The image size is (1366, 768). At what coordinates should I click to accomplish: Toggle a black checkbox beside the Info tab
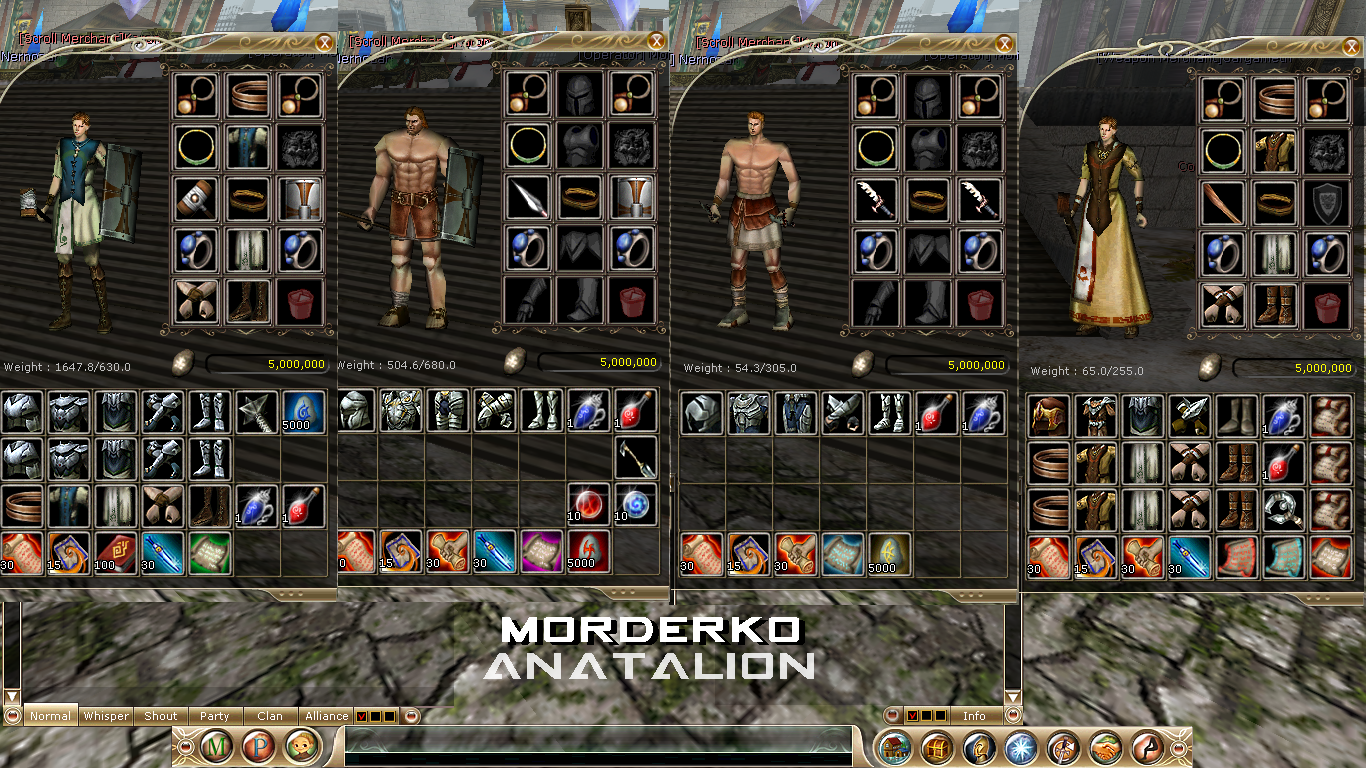pyautogui.click(x=927, y=715)
